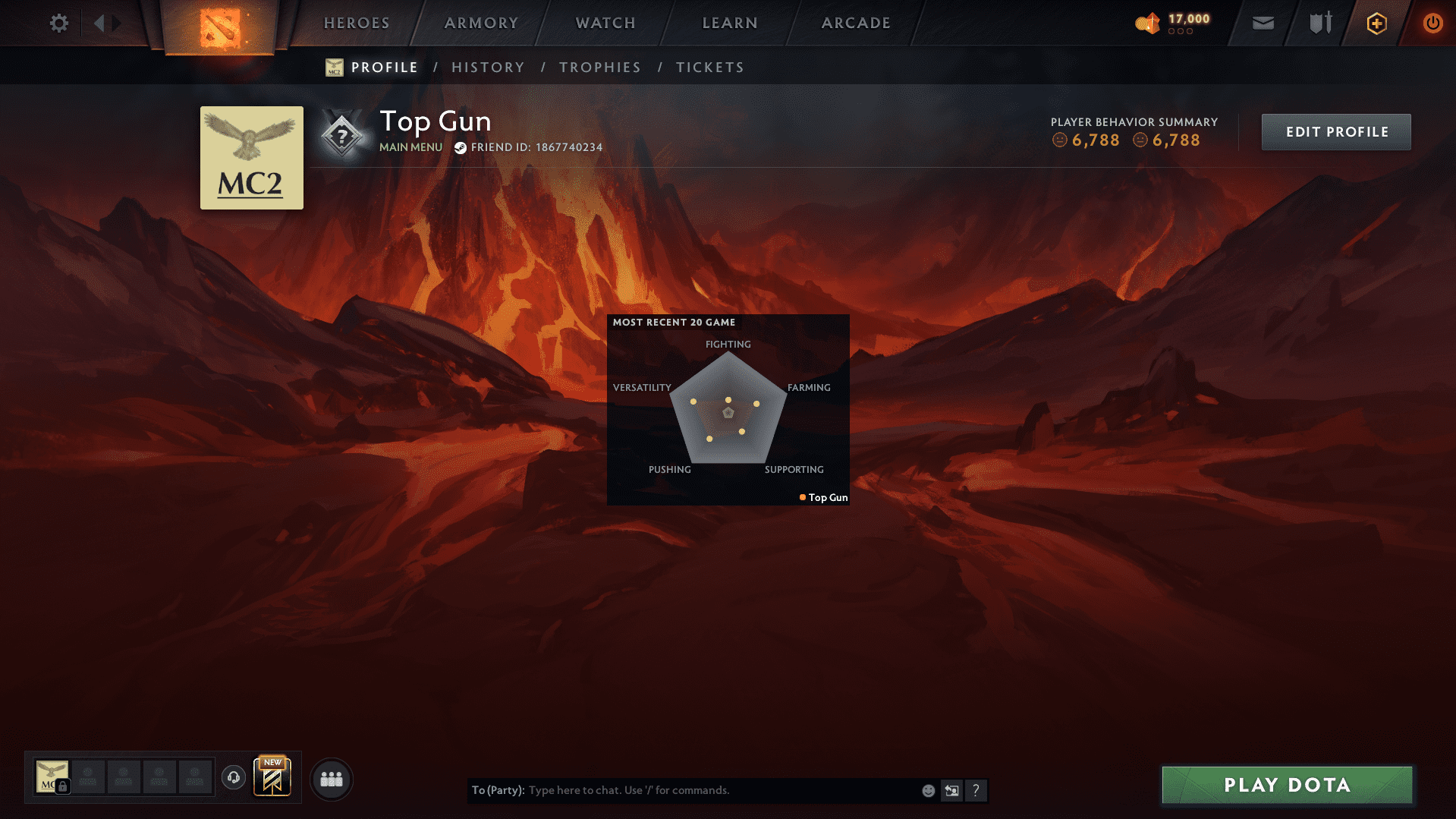Select the Armory shield and sword icon
This screenshot has height=819, width=1456.
(1319, 23)
